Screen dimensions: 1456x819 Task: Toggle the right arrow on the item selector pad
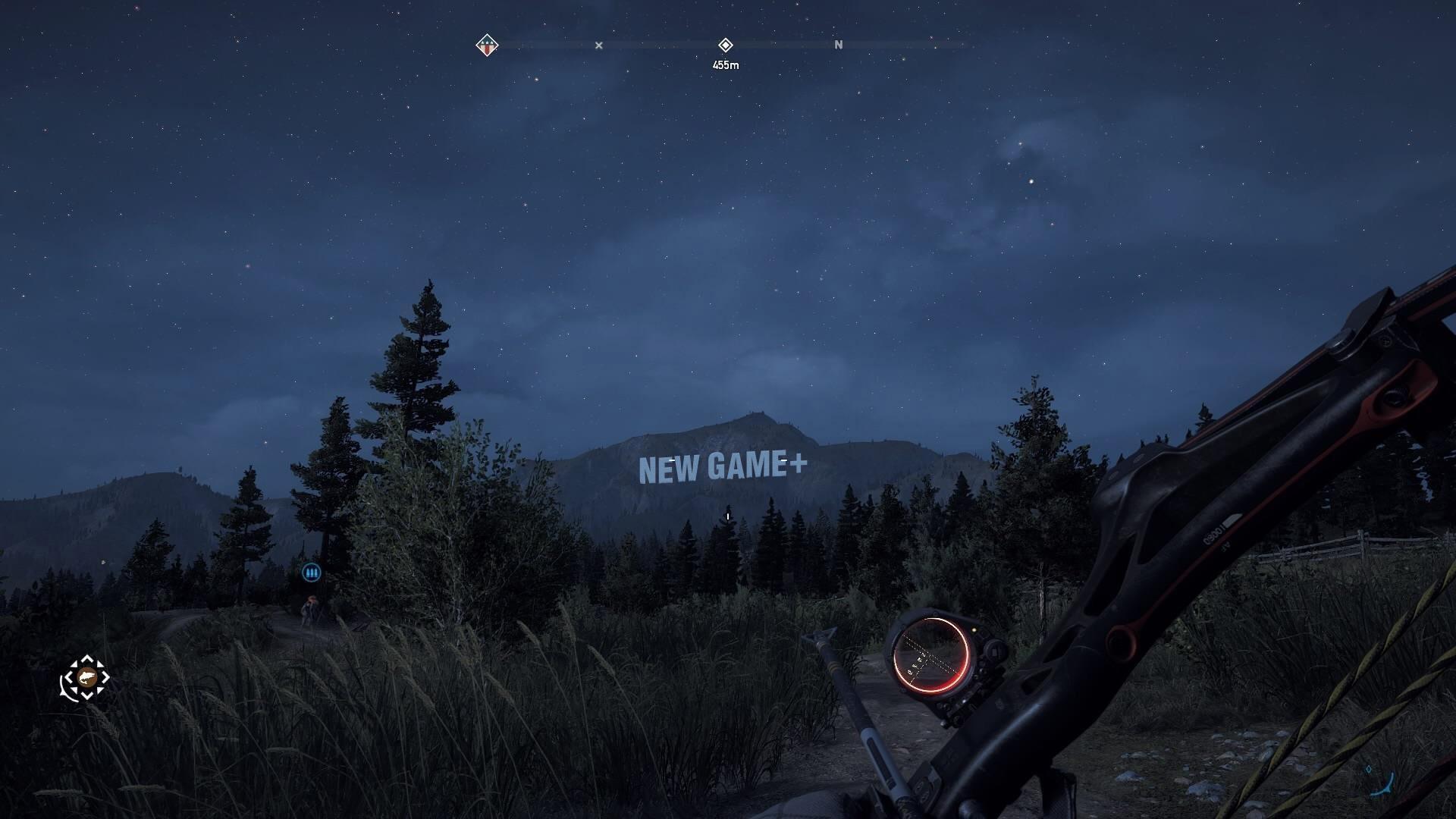pos(107,679)
